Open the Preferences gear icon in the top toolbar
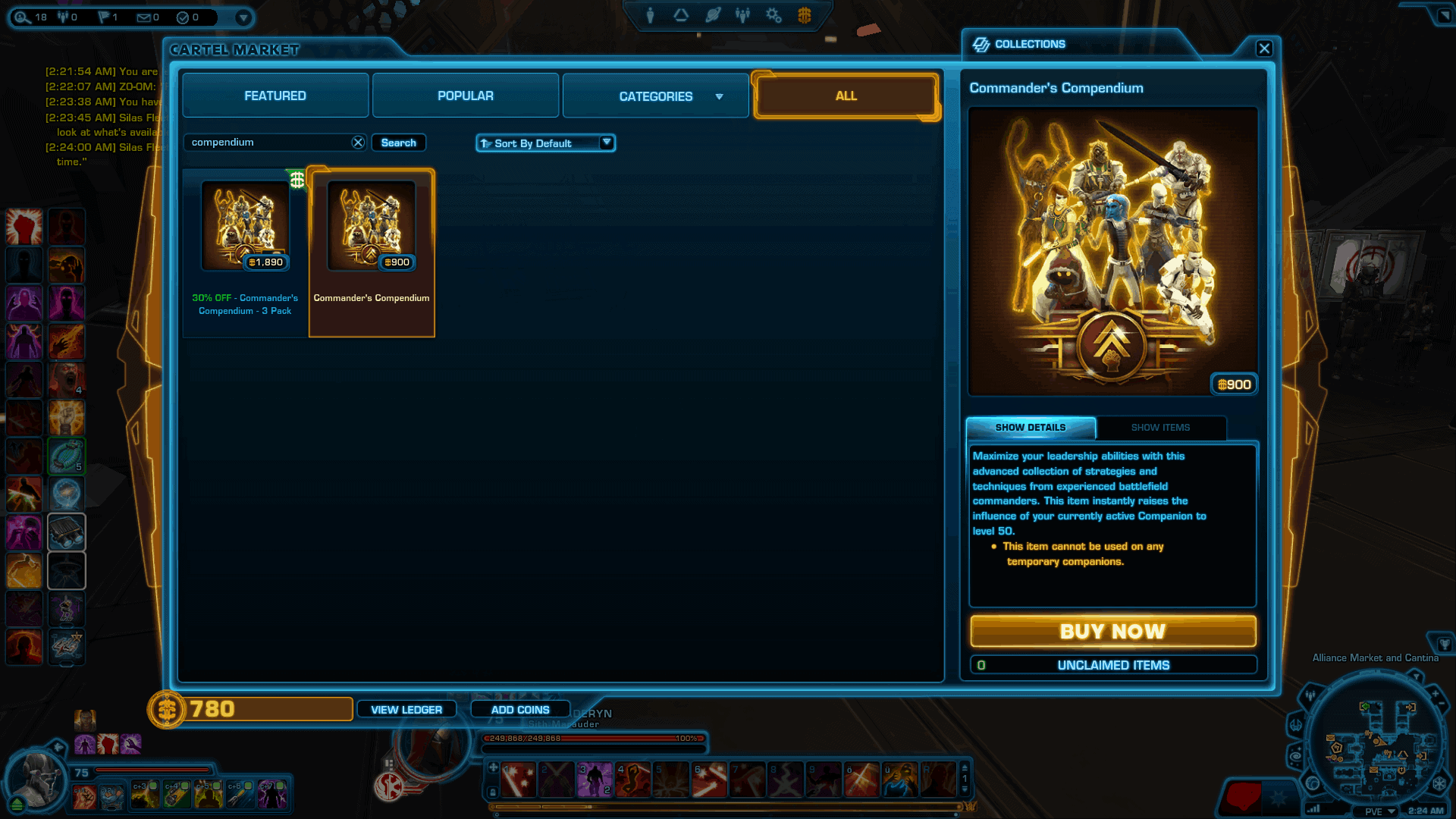The width and height of the screenshot is (1456, 819). point(773,14)
